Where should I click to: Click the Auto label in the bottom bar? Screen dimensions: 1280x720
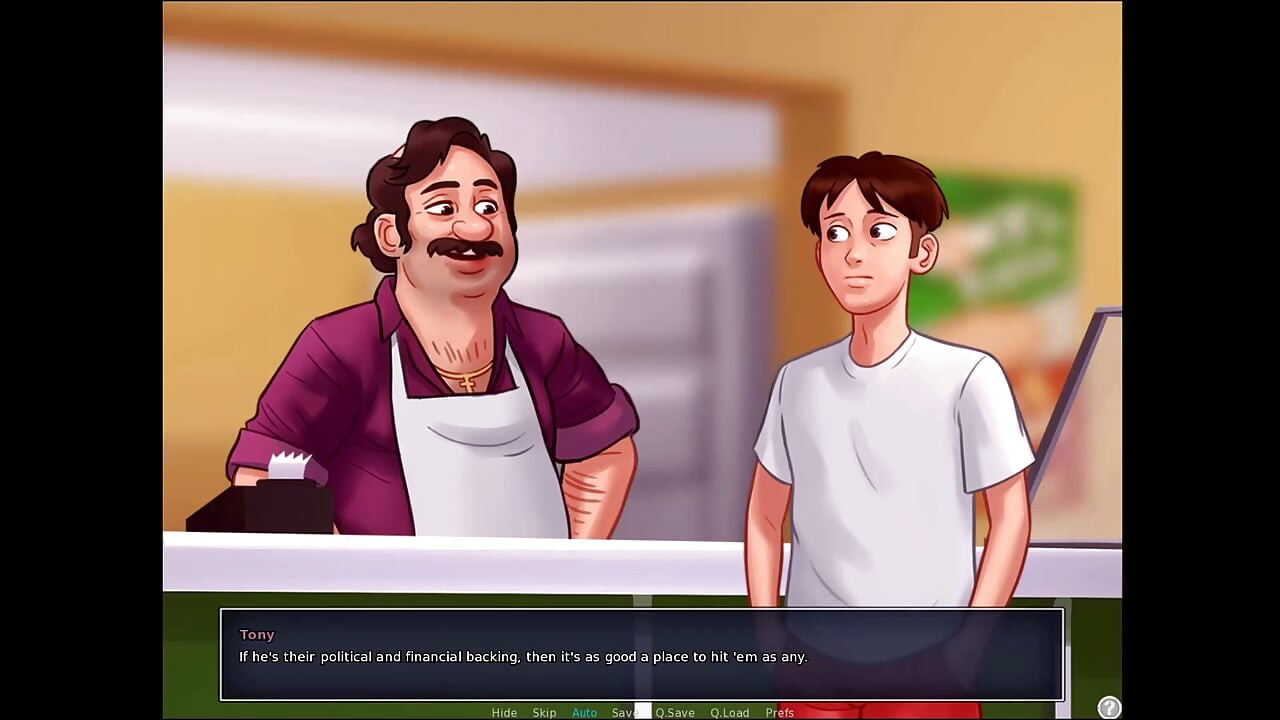pos(584,712)
